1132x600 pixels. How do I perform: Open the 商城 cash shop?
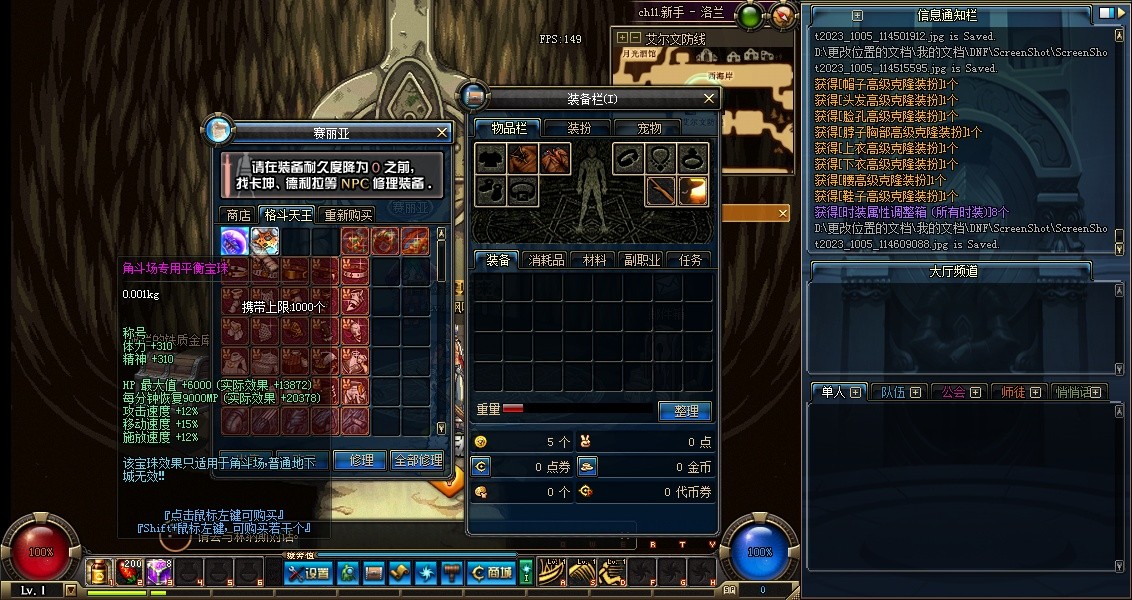tap(491, 573)
